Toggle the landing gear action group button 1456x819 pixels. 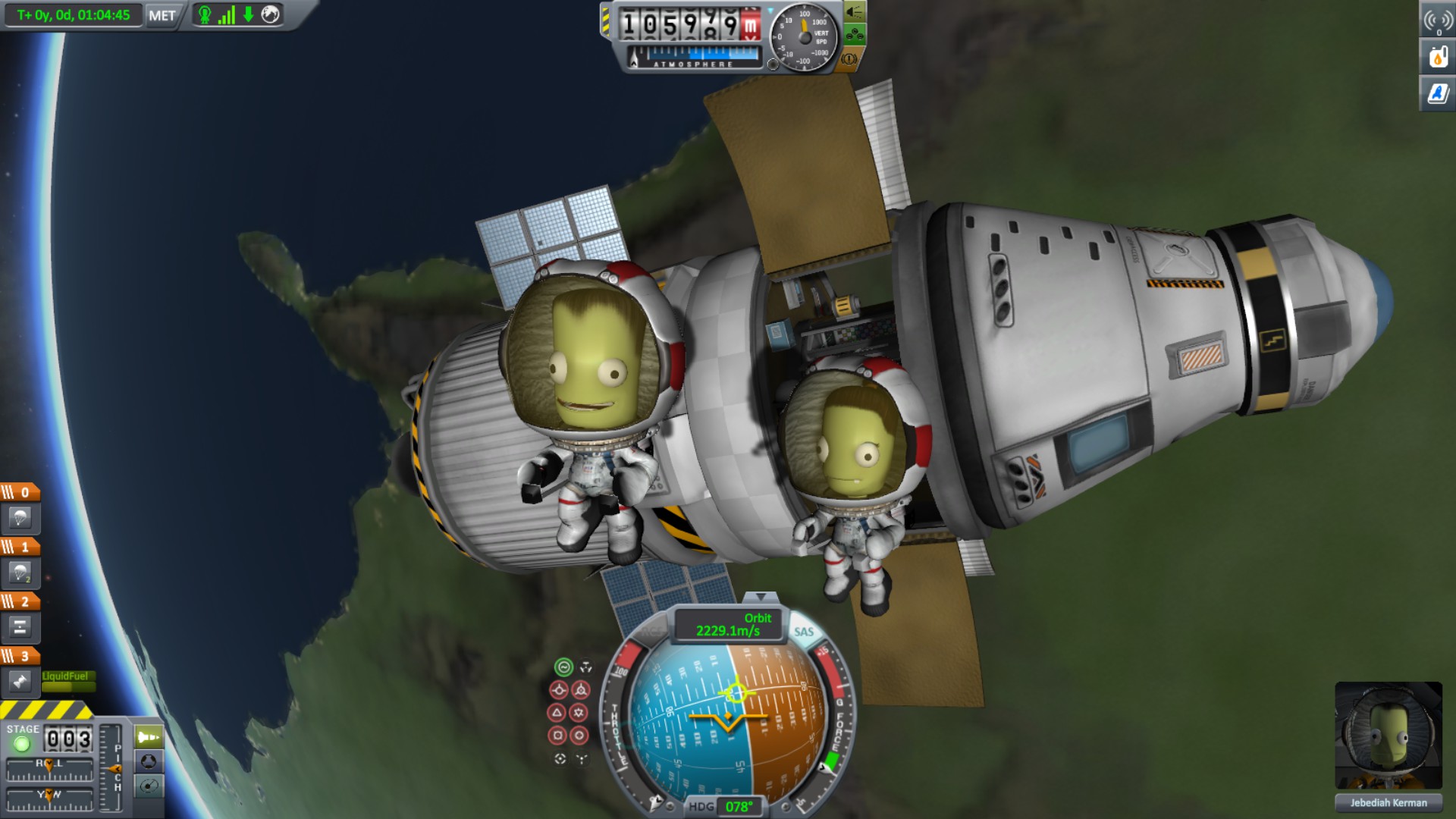pyautogui.click(x=854, y=35)
